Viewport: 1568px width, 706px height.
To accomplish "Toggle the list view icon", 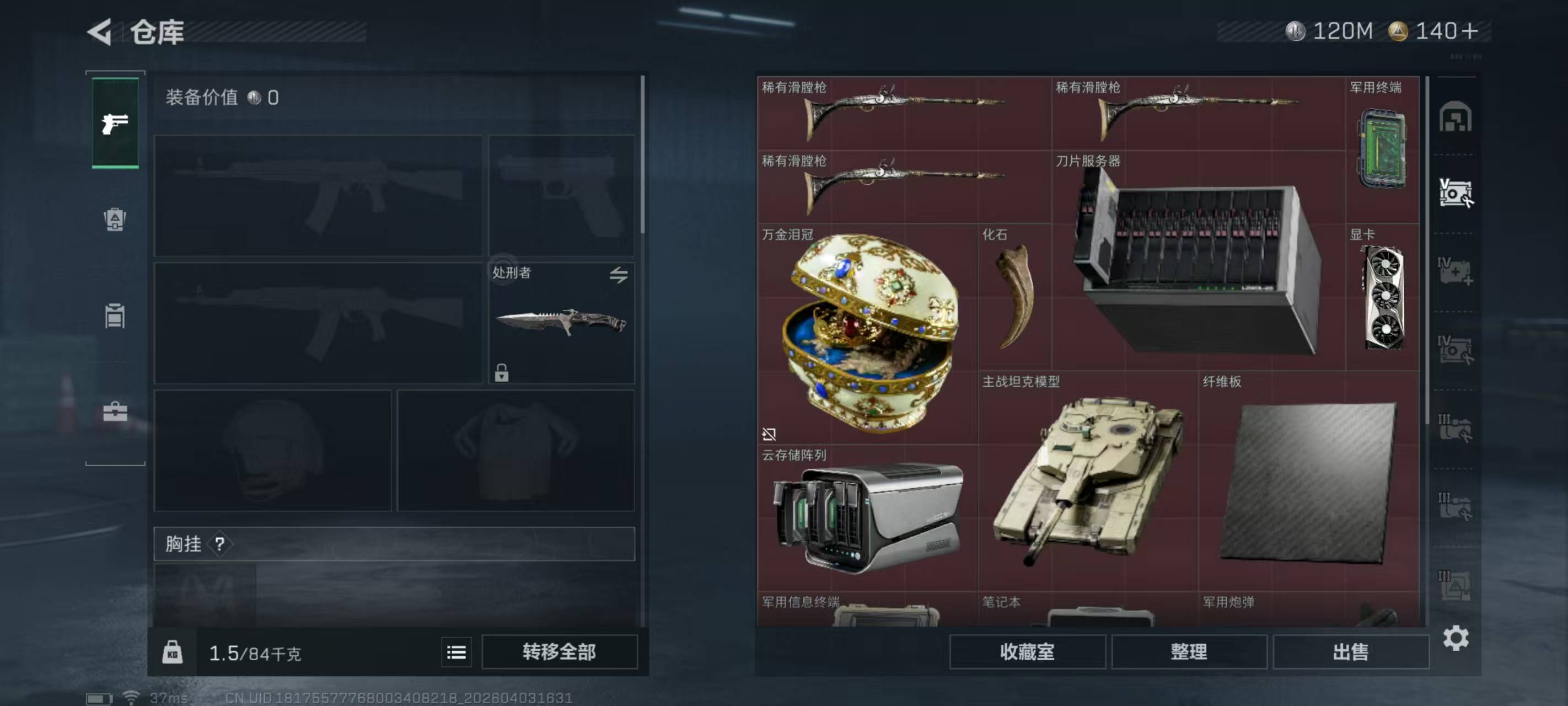I will point(456,652).
